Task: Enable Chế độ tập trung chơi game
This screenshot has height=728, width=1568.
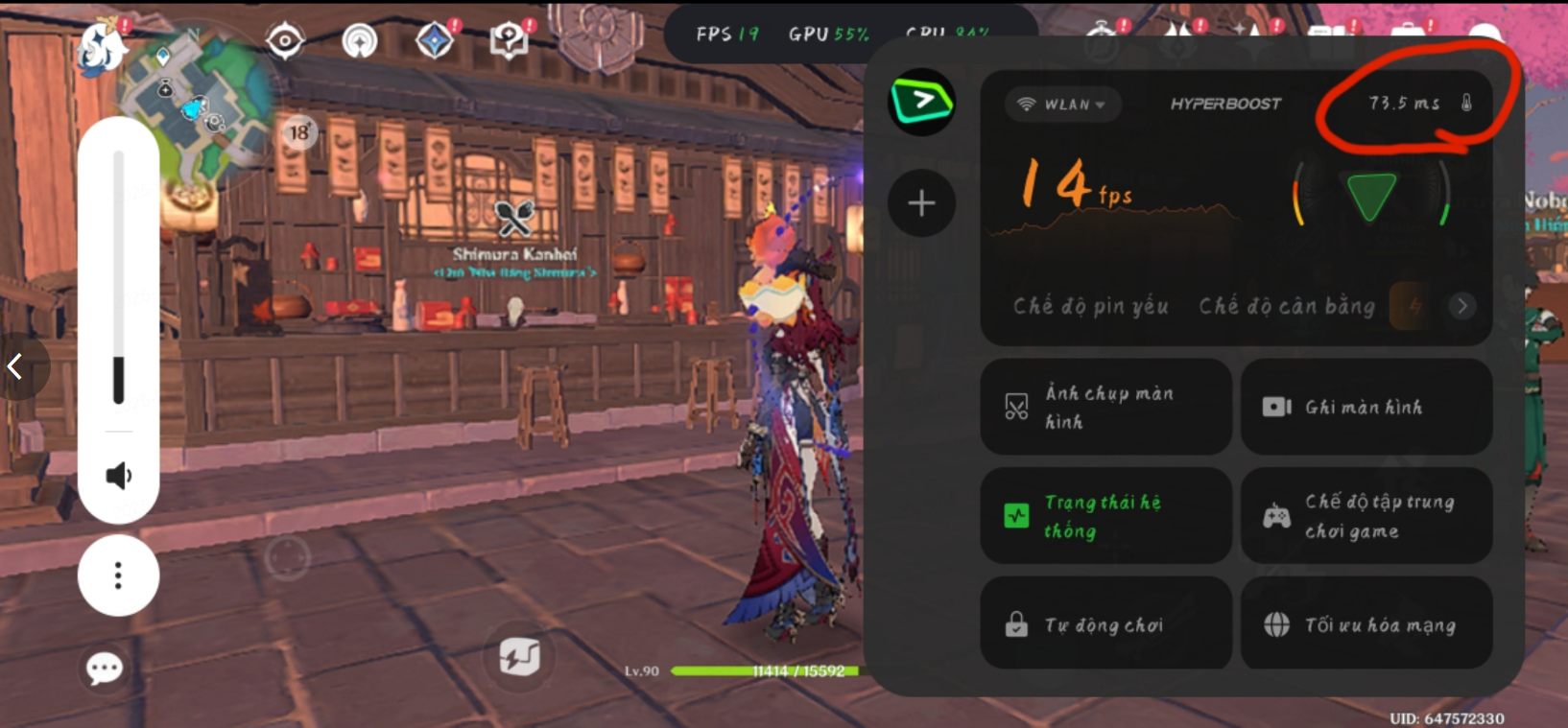Action: click(x=1366, y=516)
